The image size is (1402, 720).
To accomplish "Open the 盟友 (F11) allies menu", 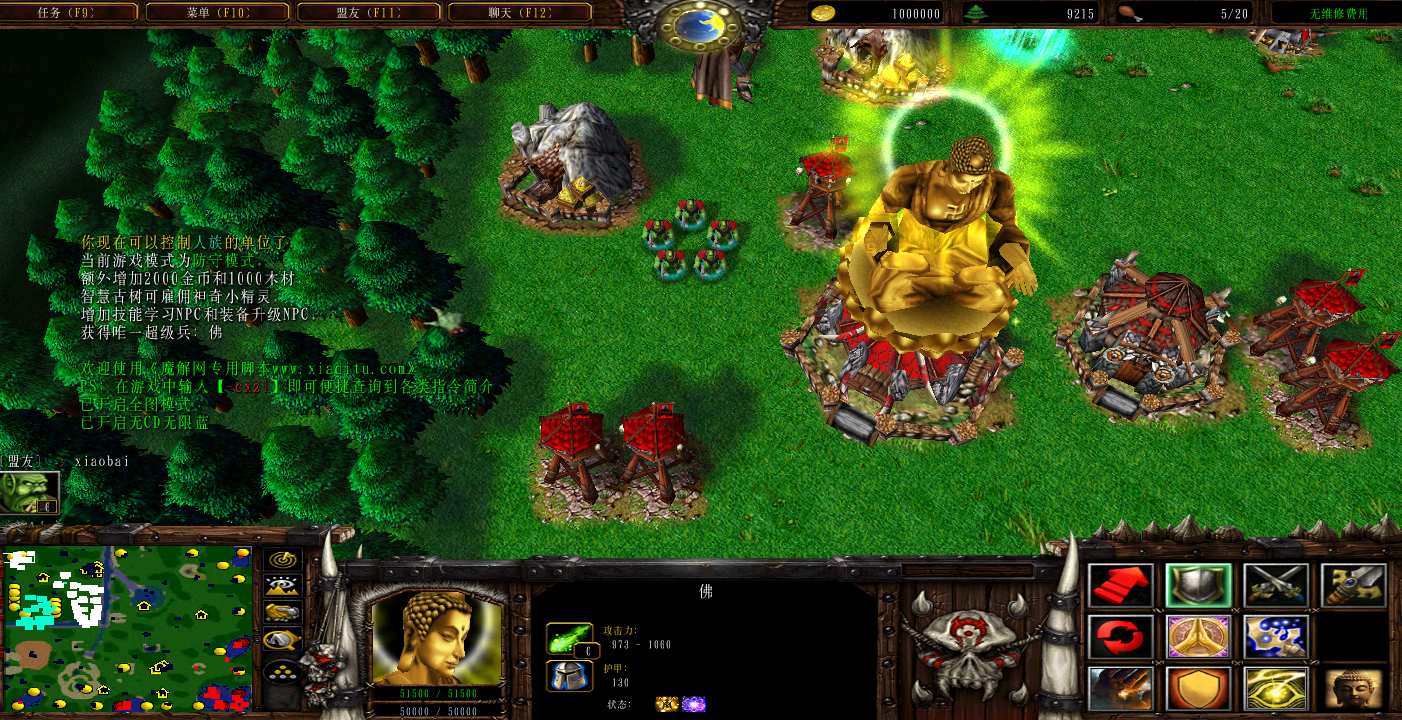I will click(x=370, y=13).
